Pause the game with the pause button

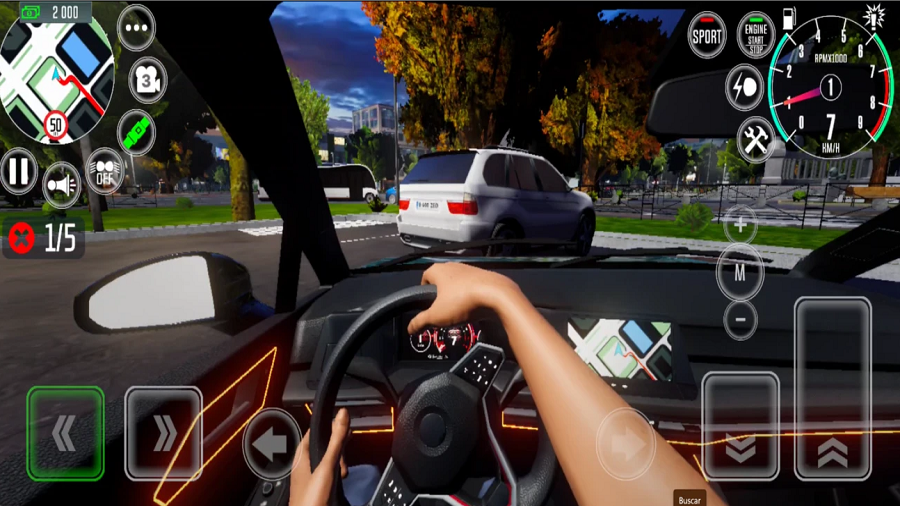pos(18,172)
